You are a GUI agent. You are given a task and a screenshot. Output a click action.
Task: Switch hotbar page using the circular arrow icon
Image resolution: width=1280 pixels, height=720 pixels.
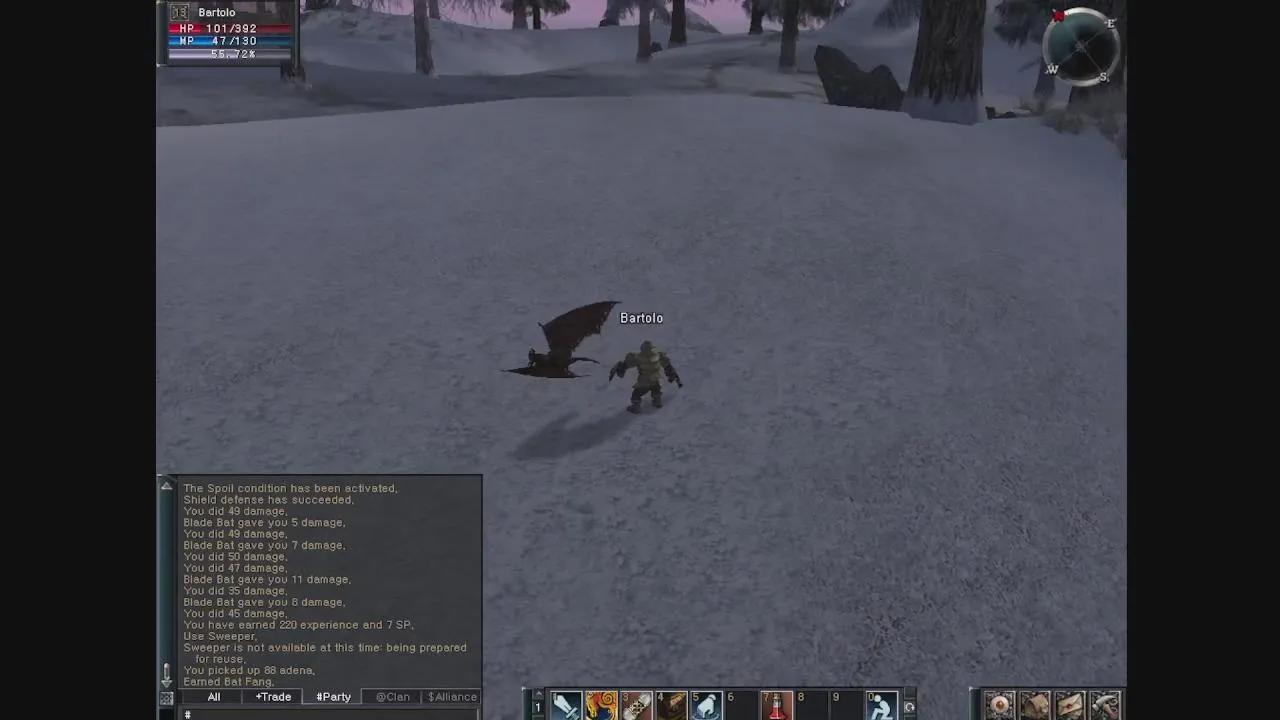[909, 705]
